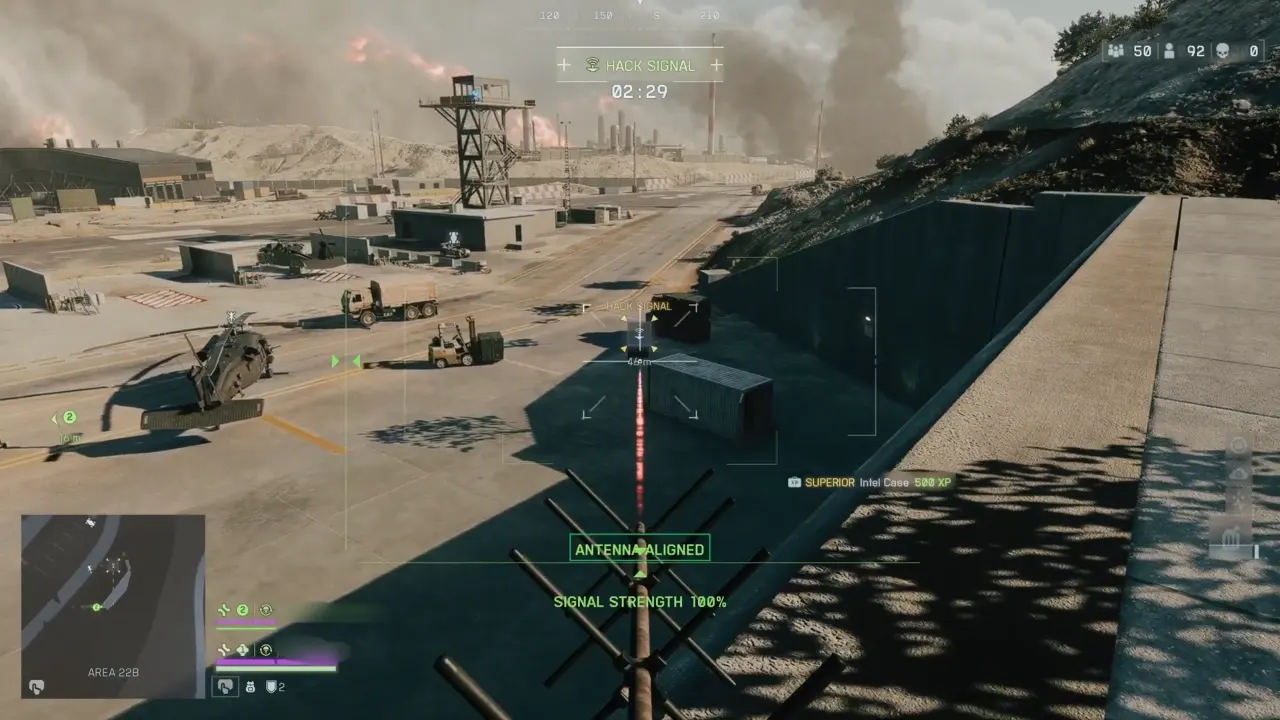This screenshot has height=720, width=1280.
Task: Toggle the lethal equipment slot showing 1
Action: pos(242,649)
